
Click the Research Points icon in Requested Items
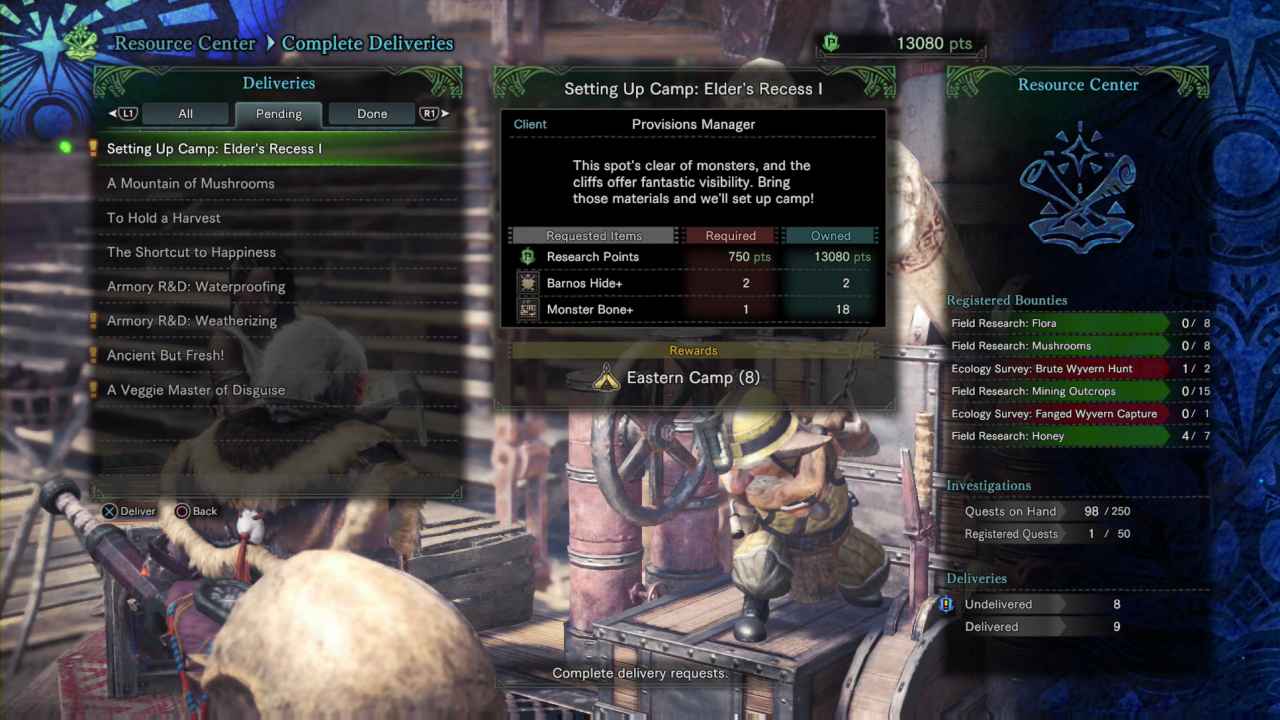(527, 257)
